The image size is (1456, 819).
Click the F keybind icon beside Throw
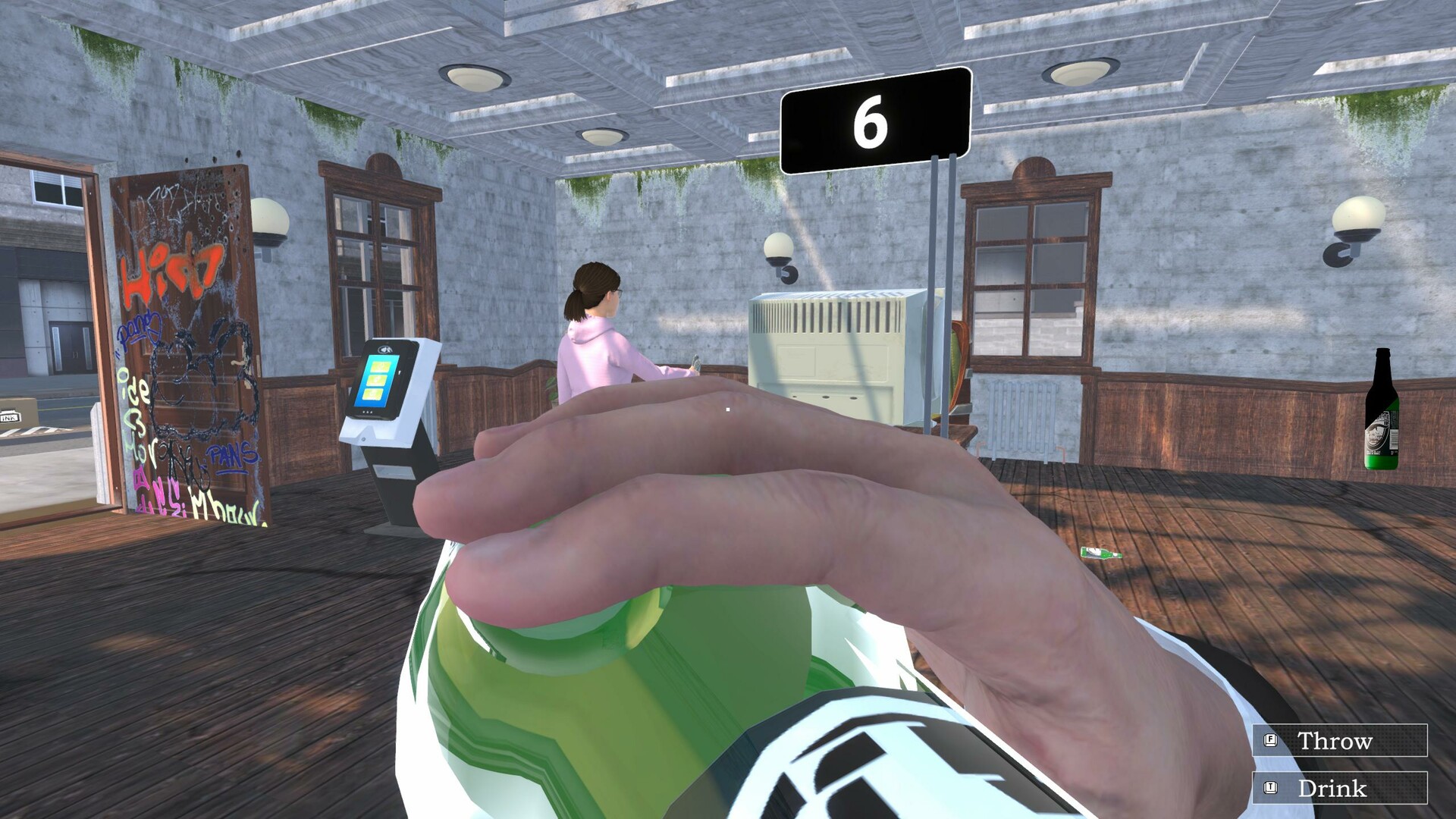[x=1269, y=740]
